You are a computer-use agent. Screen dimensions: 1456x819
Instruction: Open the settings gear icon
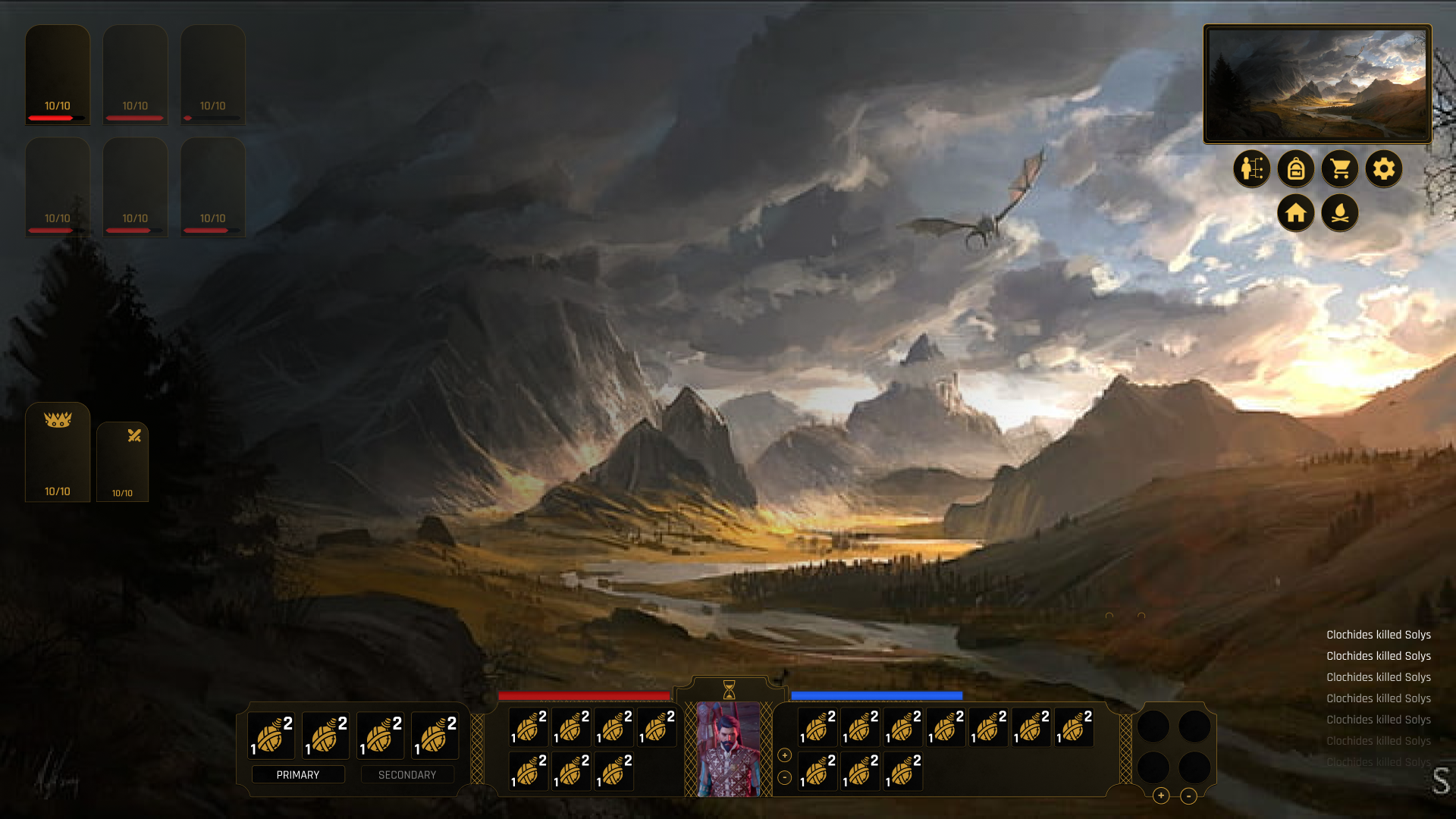pyautogui.click(x=1385, y=168)
